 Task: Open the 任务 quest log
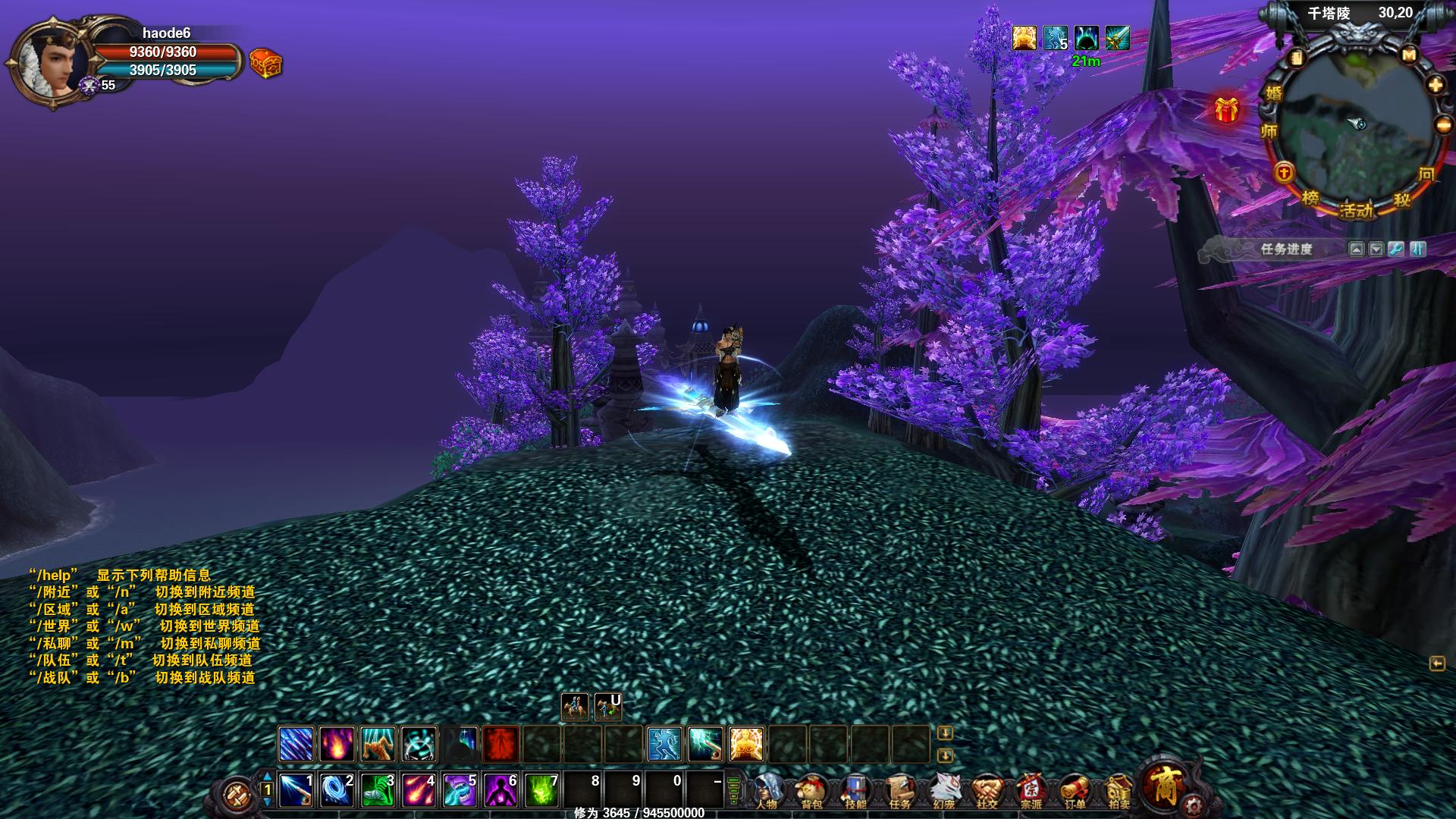[x=899, y=791]
